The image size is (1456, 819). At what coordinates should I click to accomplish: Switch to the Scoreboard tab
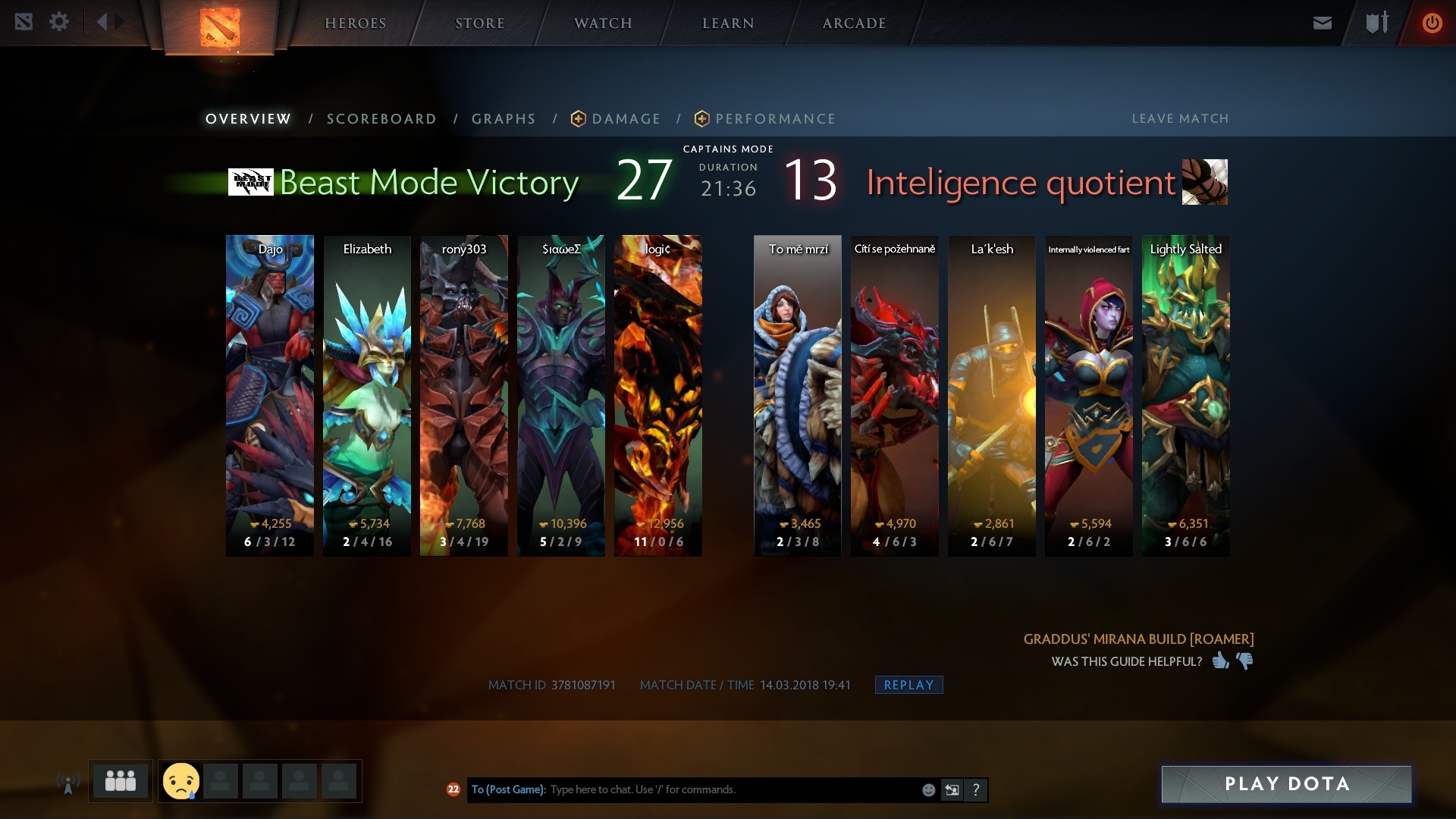pyautogui.click(x=381, y=119)
